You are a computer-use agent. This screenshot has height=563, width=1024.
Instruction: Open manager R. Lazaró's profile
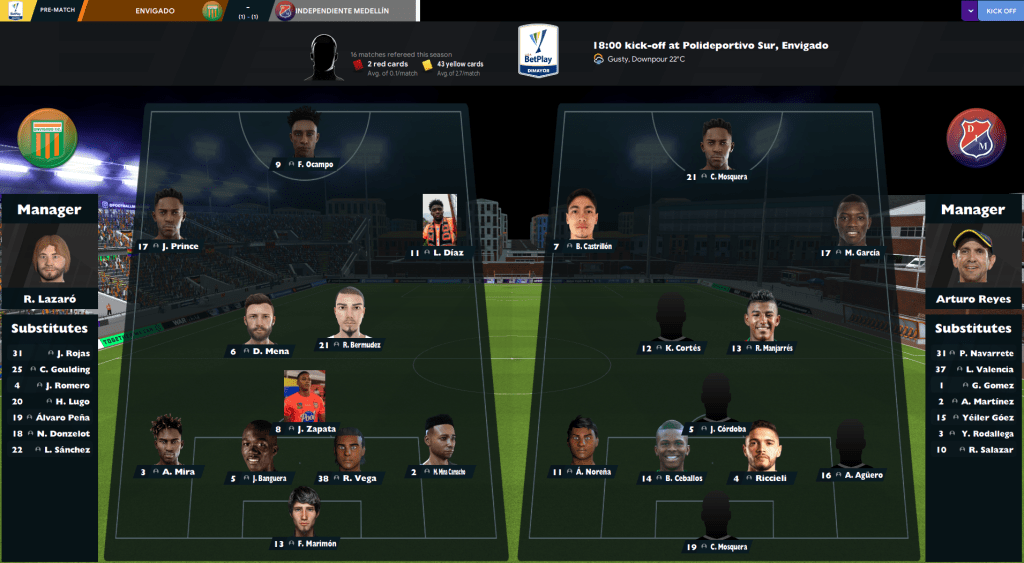[49, 262]
